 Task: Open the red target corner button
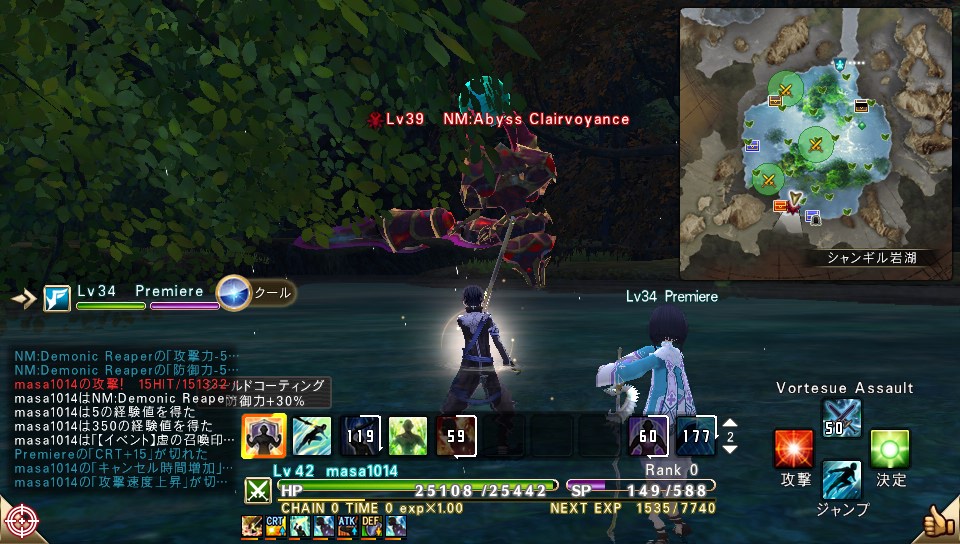click(x=20, y=521)
